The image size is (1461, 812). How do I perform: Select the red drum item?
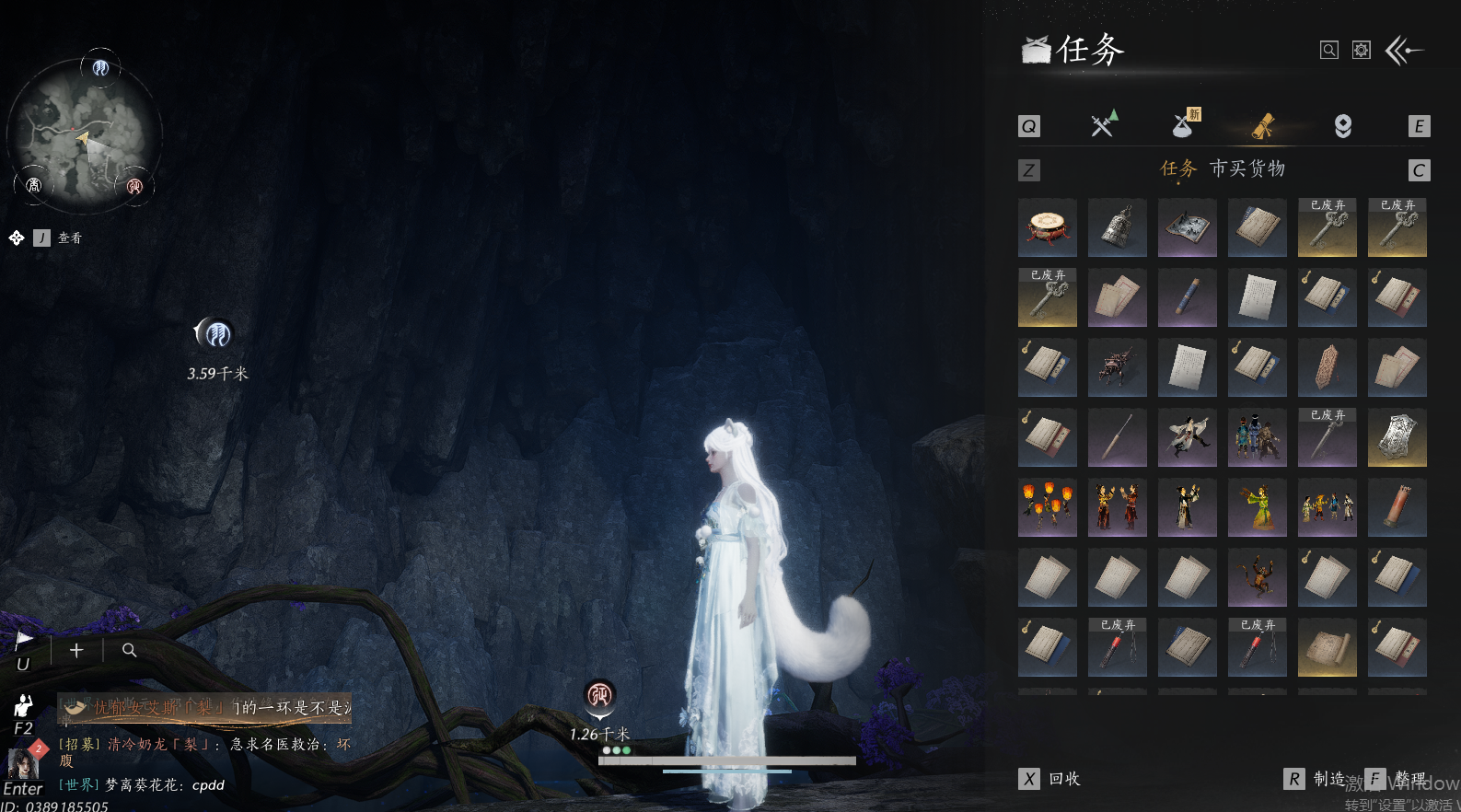(1048, 227)
